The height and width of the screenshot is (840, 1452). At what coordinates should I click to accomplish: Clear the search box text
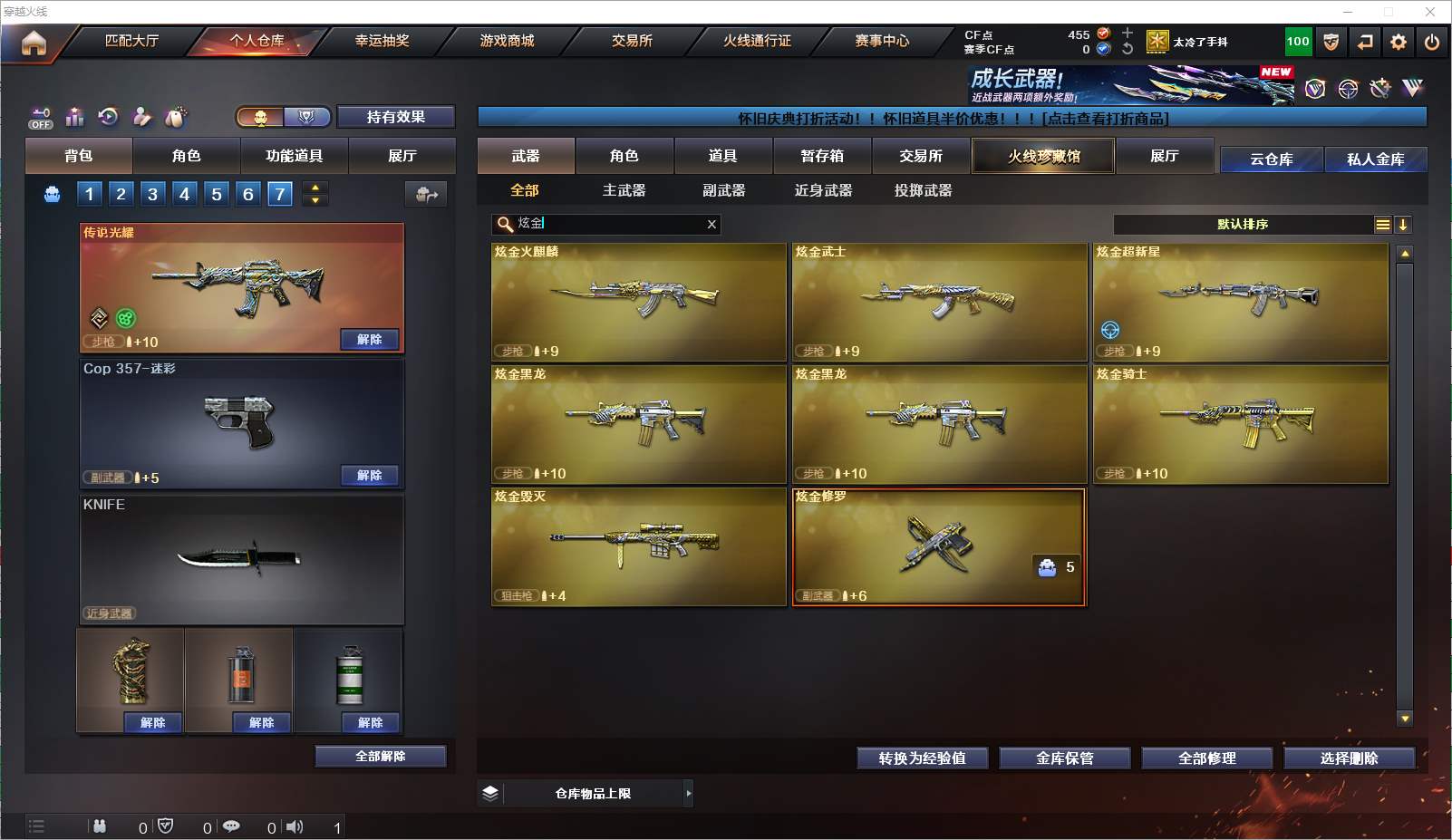pos(711,224)
